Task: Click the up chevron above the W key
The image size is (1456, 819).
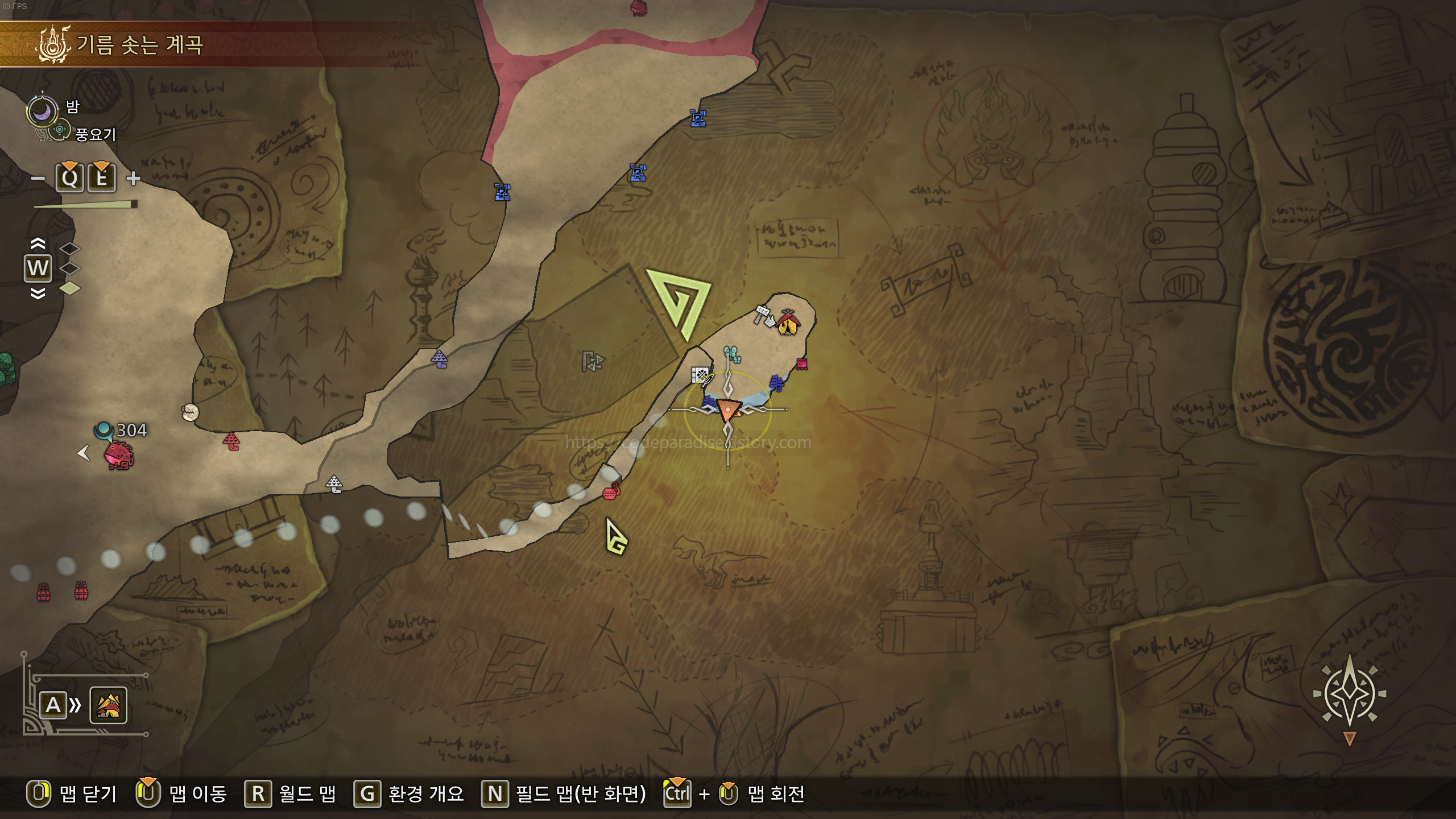Action: click(x=37, y=243)
